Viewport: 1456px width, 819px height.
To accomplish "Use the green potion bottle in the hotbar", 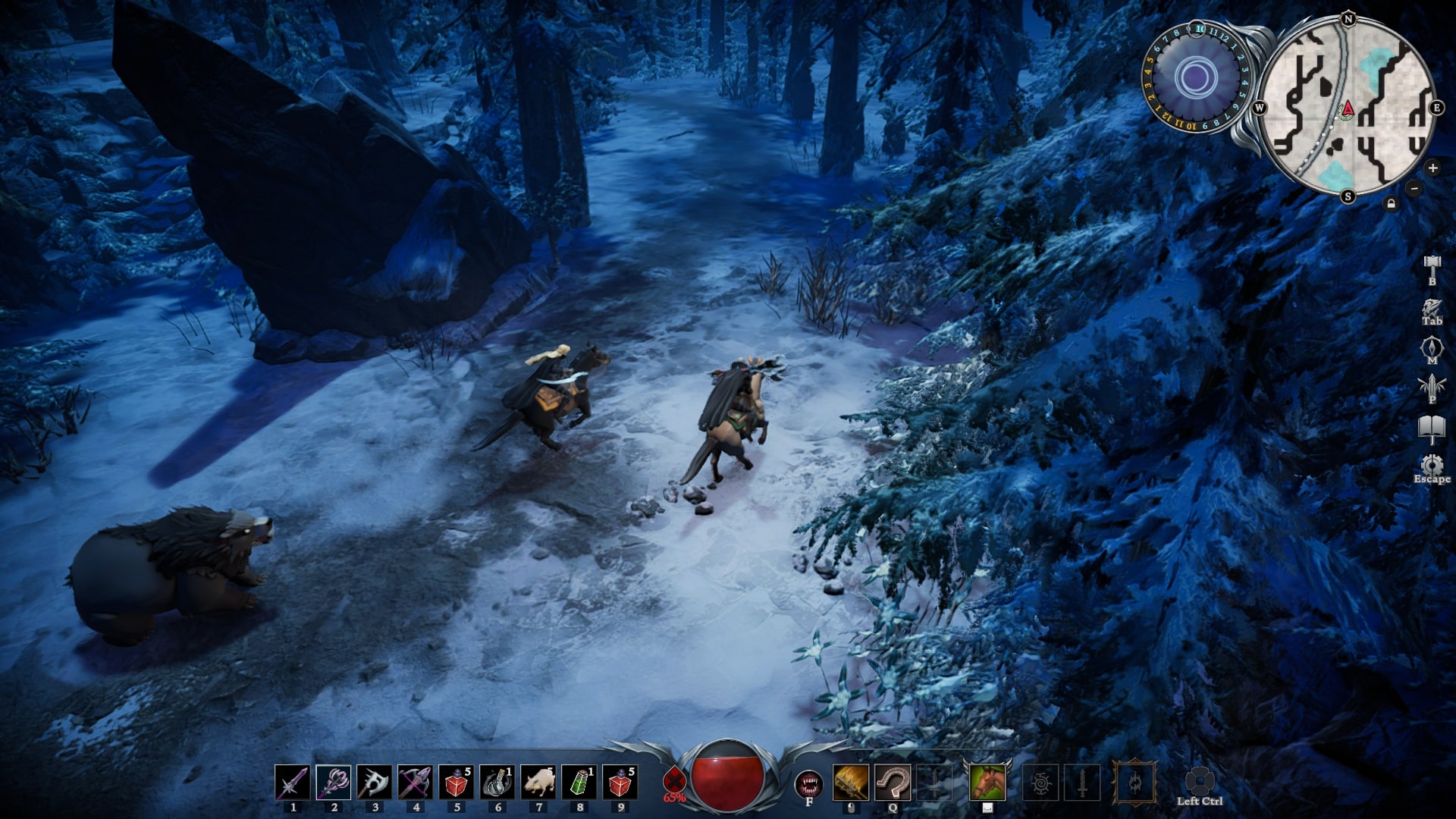I will point(579,783).
